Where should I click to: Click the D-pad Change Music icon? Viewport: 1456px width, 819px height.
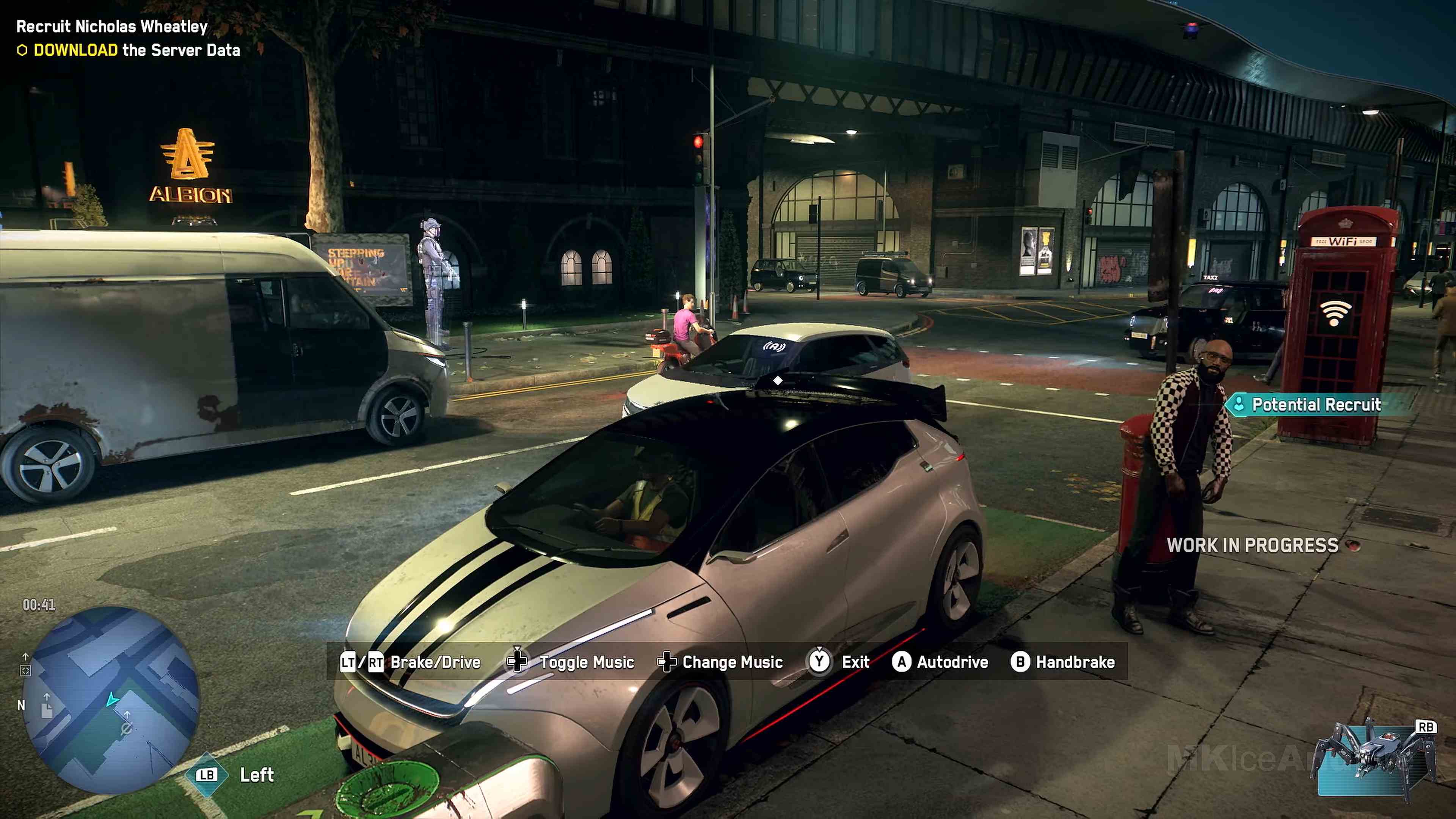(667, 662)
